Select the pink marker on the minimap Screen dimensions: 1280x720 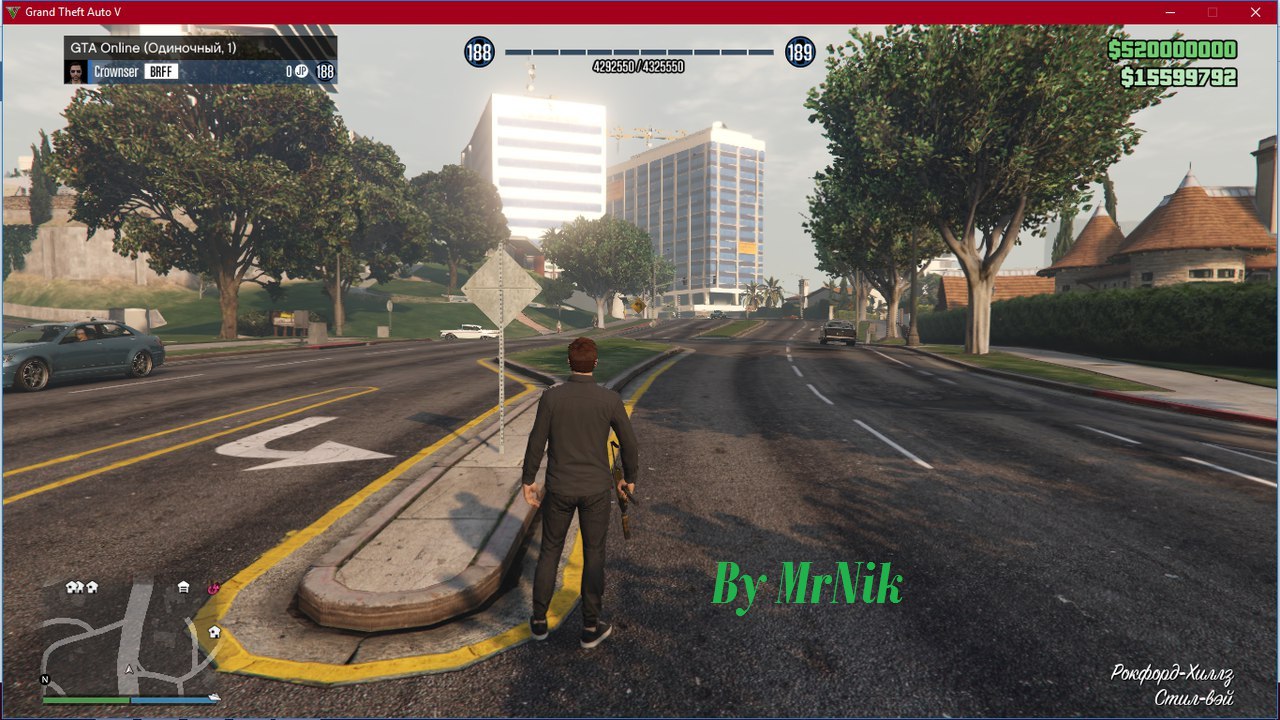pos(213,589)
